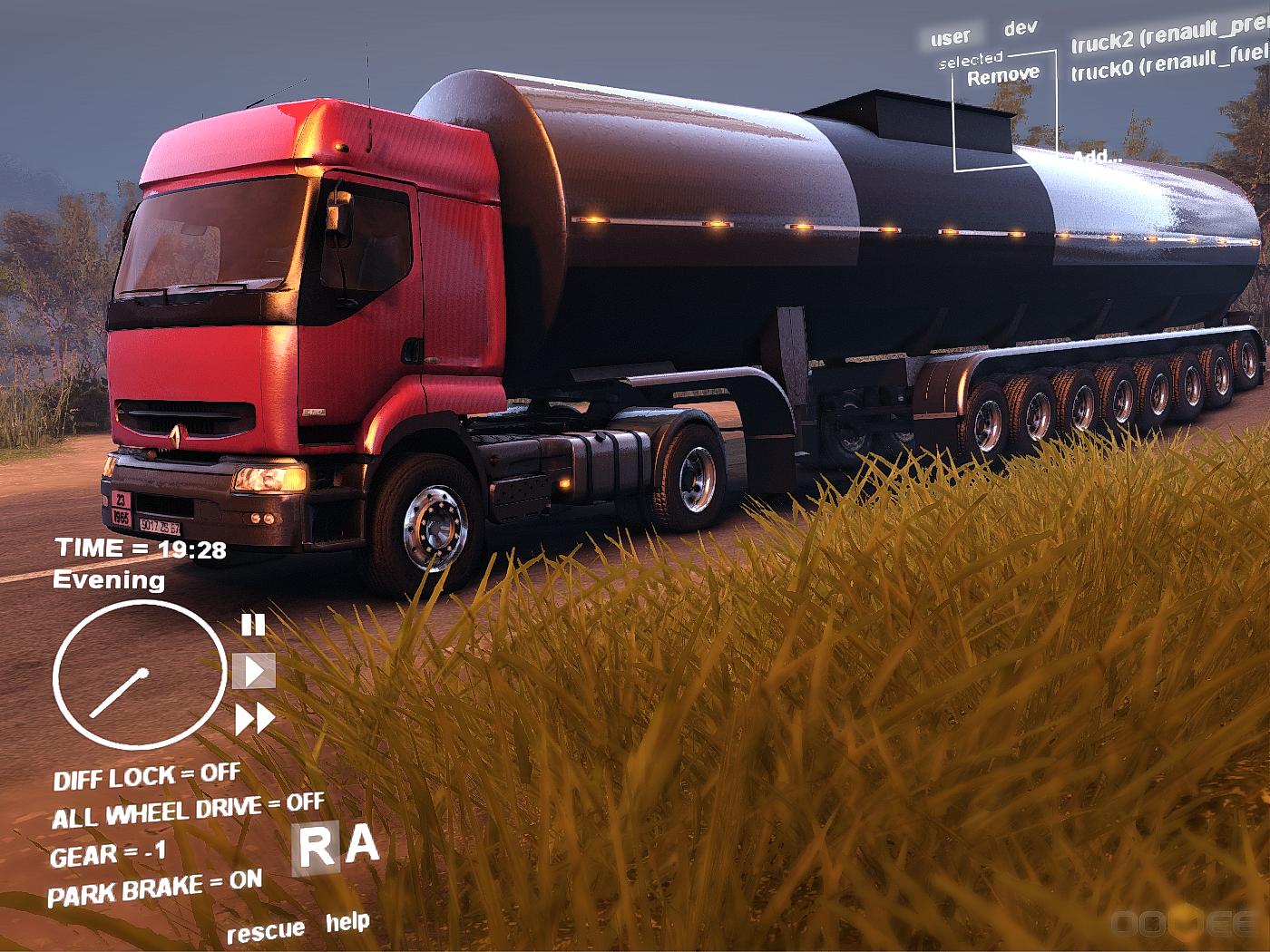1270x952 pixels.
Task: Pause the time of day
Action: pos(253,625)
